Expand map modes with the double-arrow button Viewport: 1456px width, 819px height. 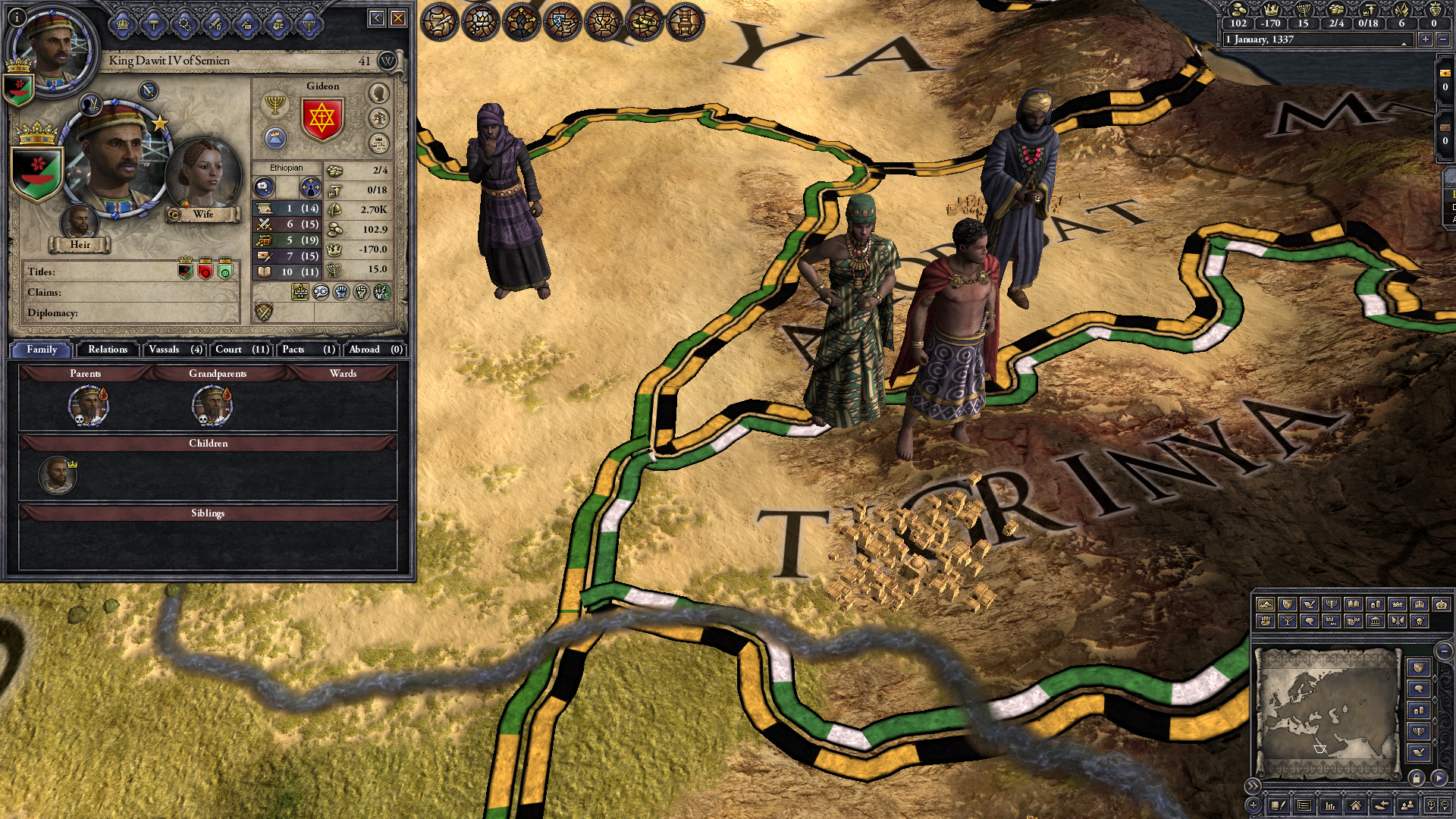point(1253,786)
